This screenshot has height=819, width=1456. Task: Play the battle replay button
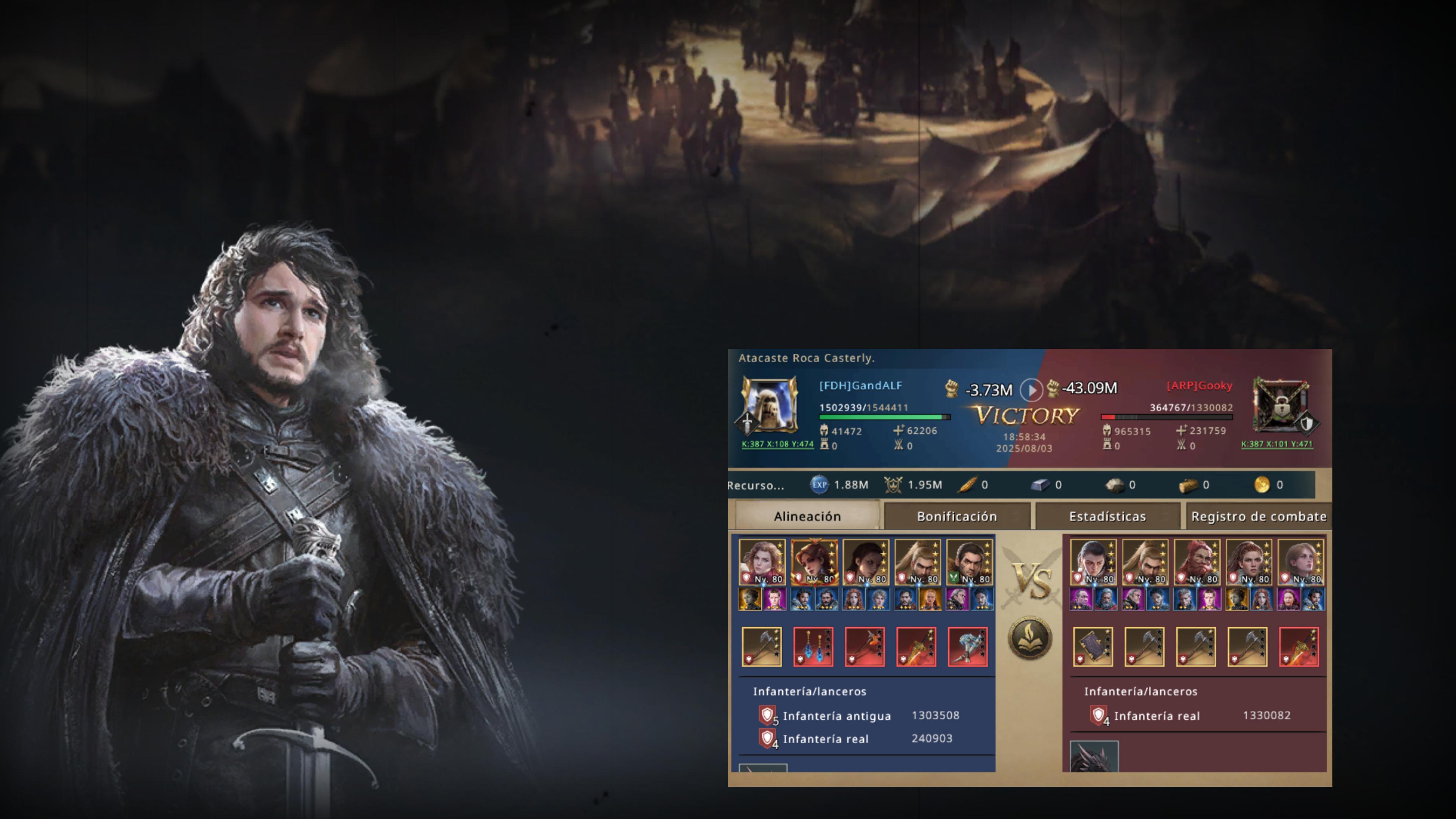pyautogui.click(x=1031, y=389)
